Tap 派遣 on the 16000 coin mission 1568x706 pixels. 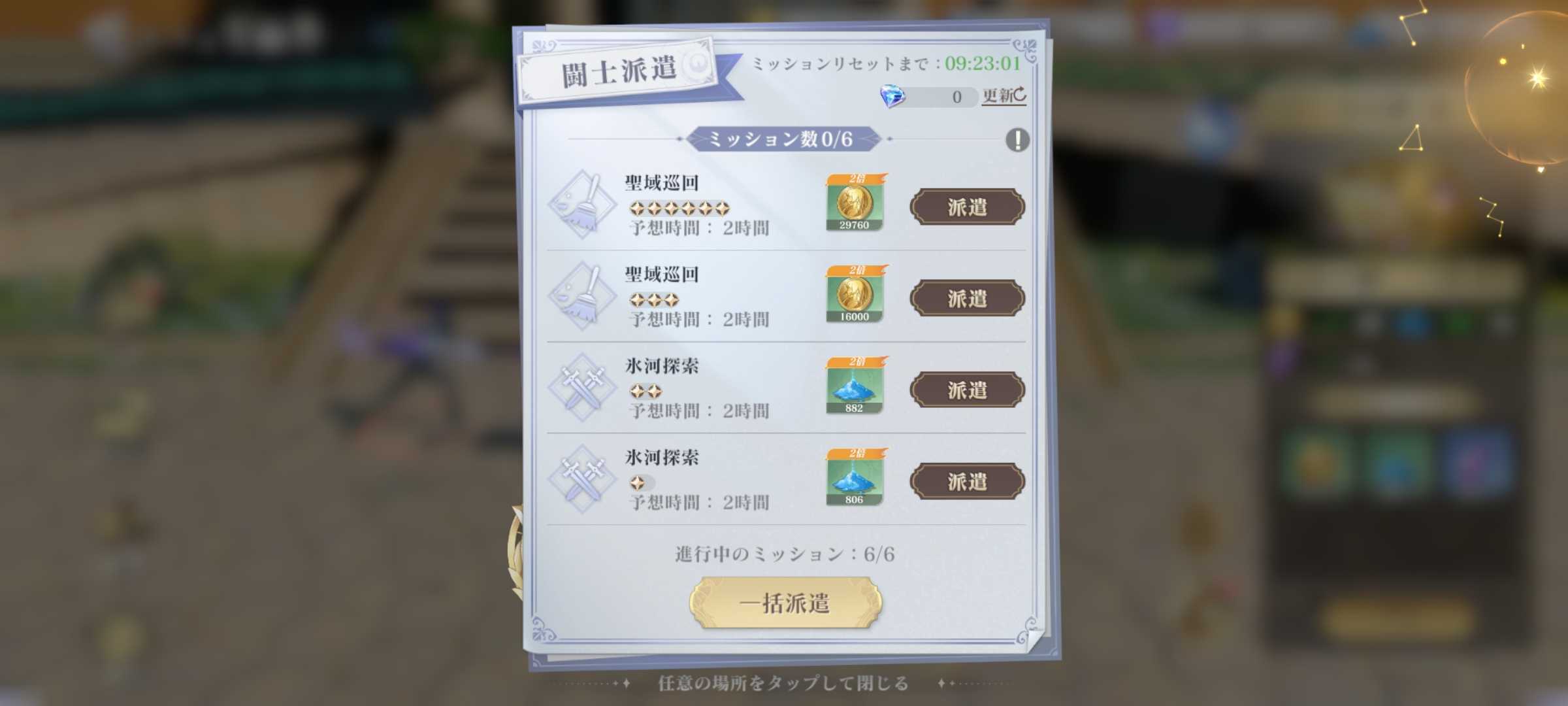tap(967, 299)
